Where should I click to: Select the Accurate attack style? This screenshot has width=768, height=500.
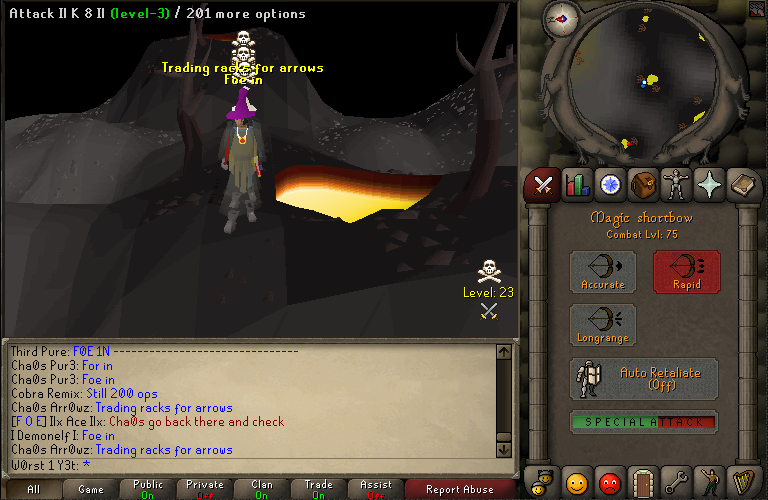tap(602, 271)
